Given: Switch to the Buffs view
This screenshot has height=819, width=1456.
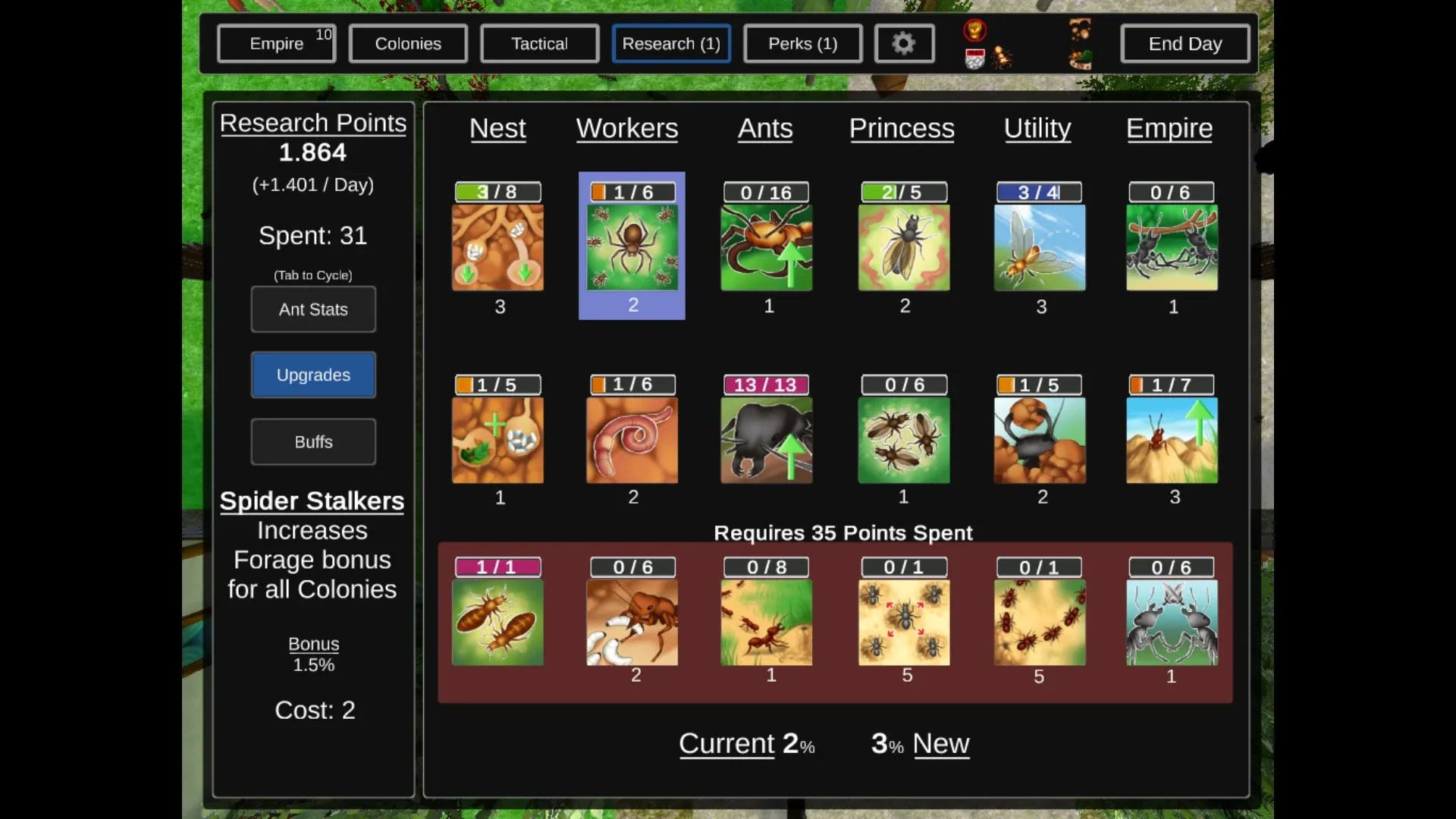Looking at the screenshot, I should click(312, 442).
